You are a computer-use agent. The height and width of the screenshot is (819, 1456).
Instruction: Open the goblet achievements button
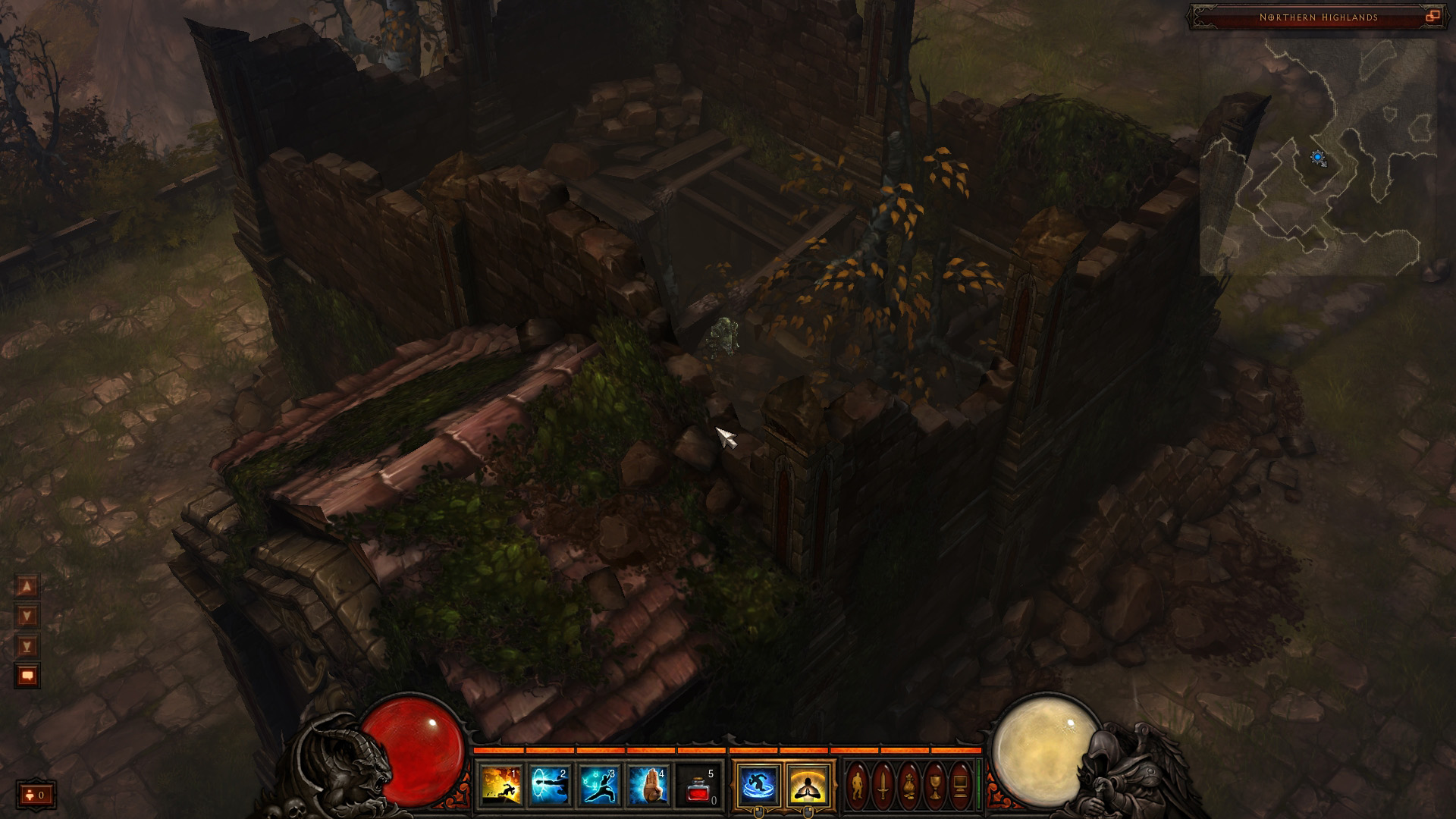pos(934,785)
